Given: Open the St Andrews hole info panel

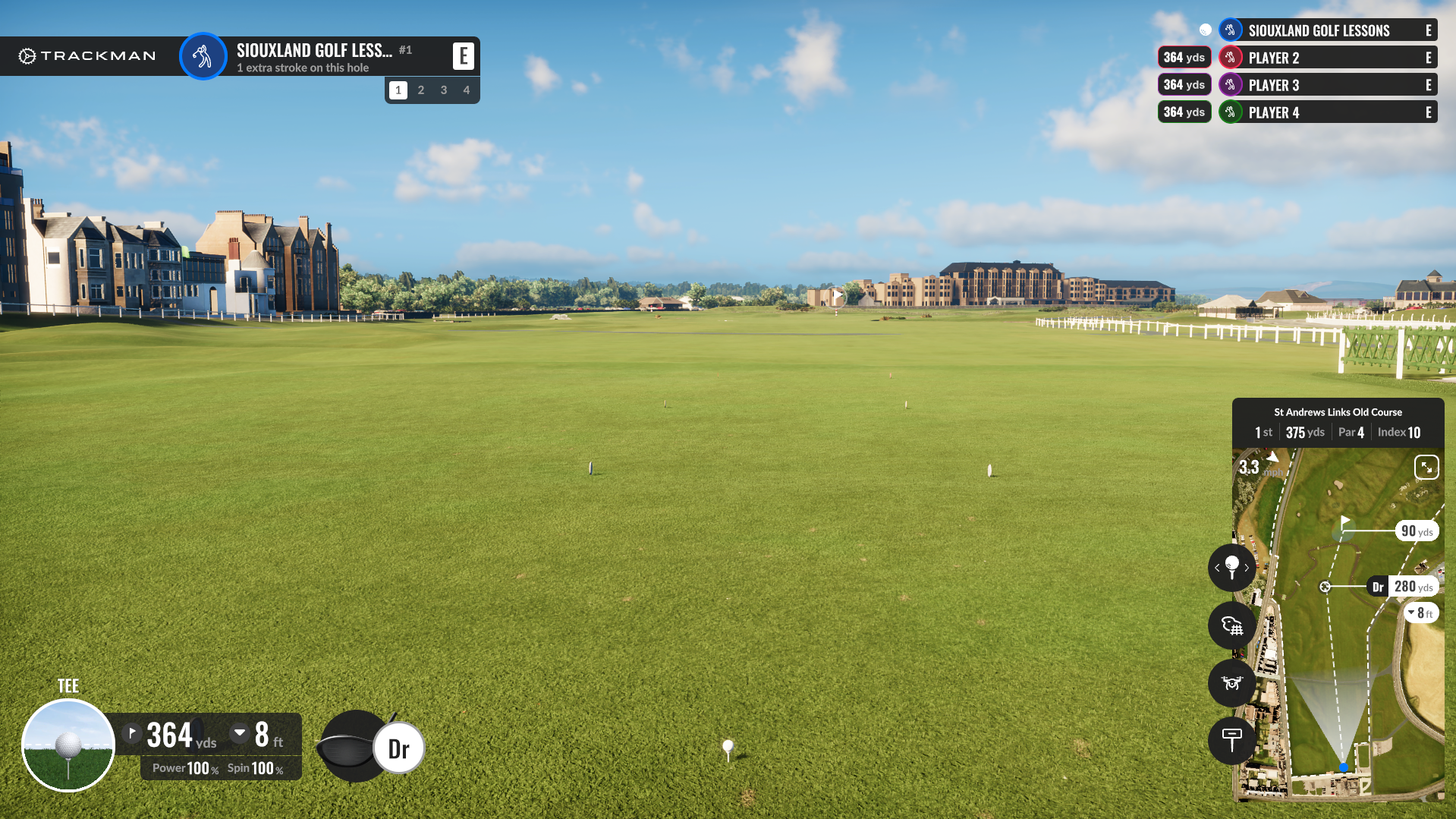Looking at the screenshot, I should click(x=1338, y=422).
